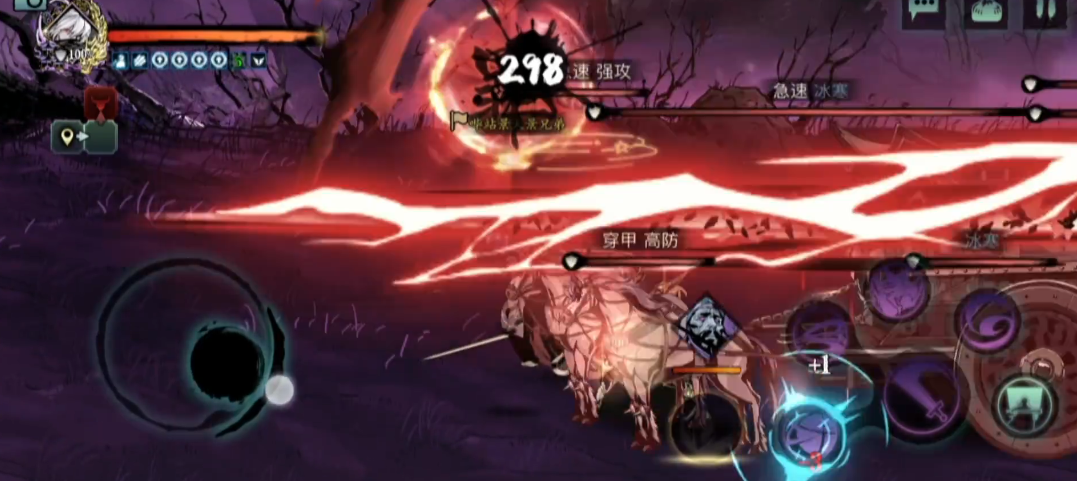The image size is (1077, 481).
Task: Activate the purple beast skill at top
Action: [x=896, y=289]
